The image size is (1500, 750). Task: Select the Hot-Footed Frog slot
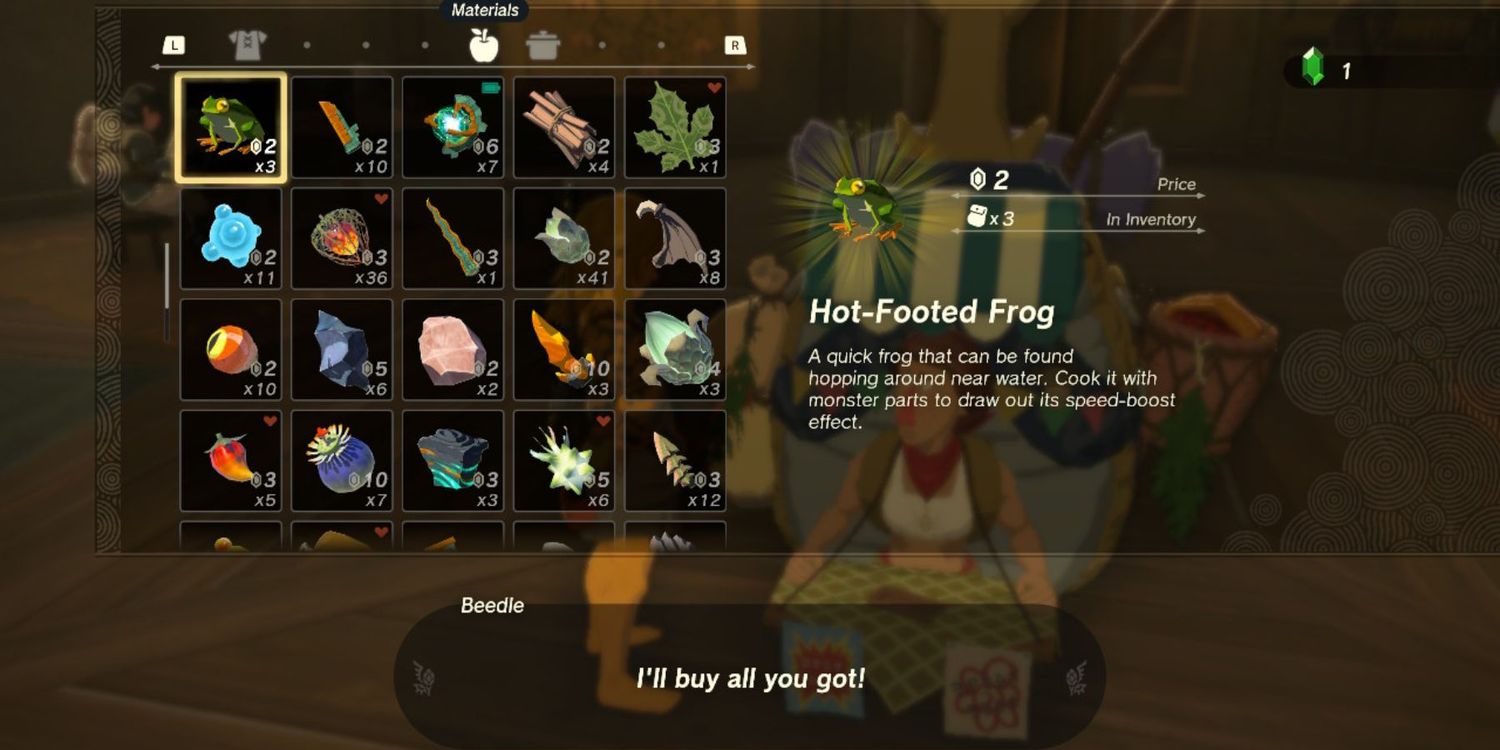tap(231, 128)
